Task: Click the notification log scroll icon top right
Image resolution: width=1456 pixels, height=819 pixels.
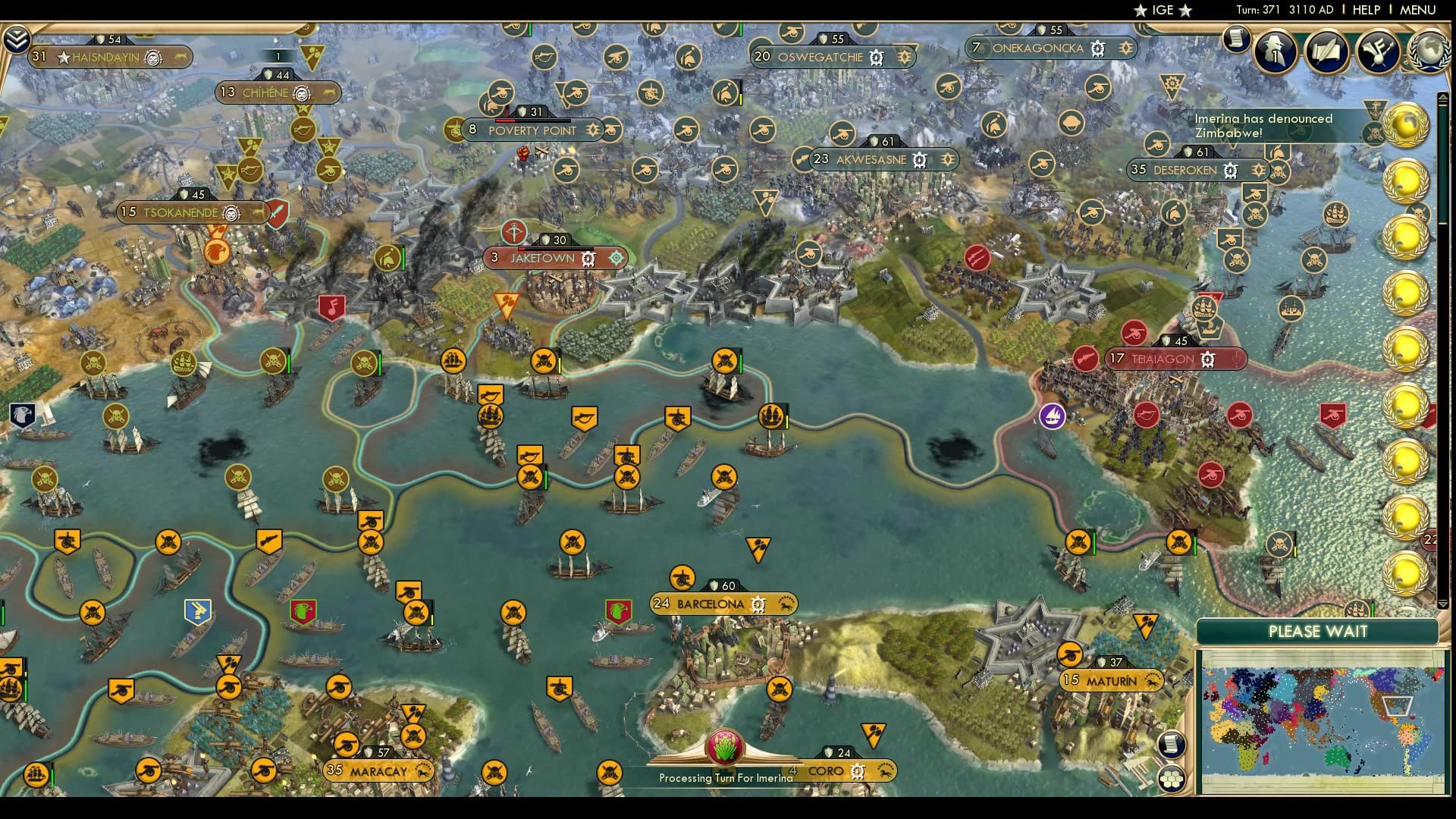Action: [x=1238, y=39]
